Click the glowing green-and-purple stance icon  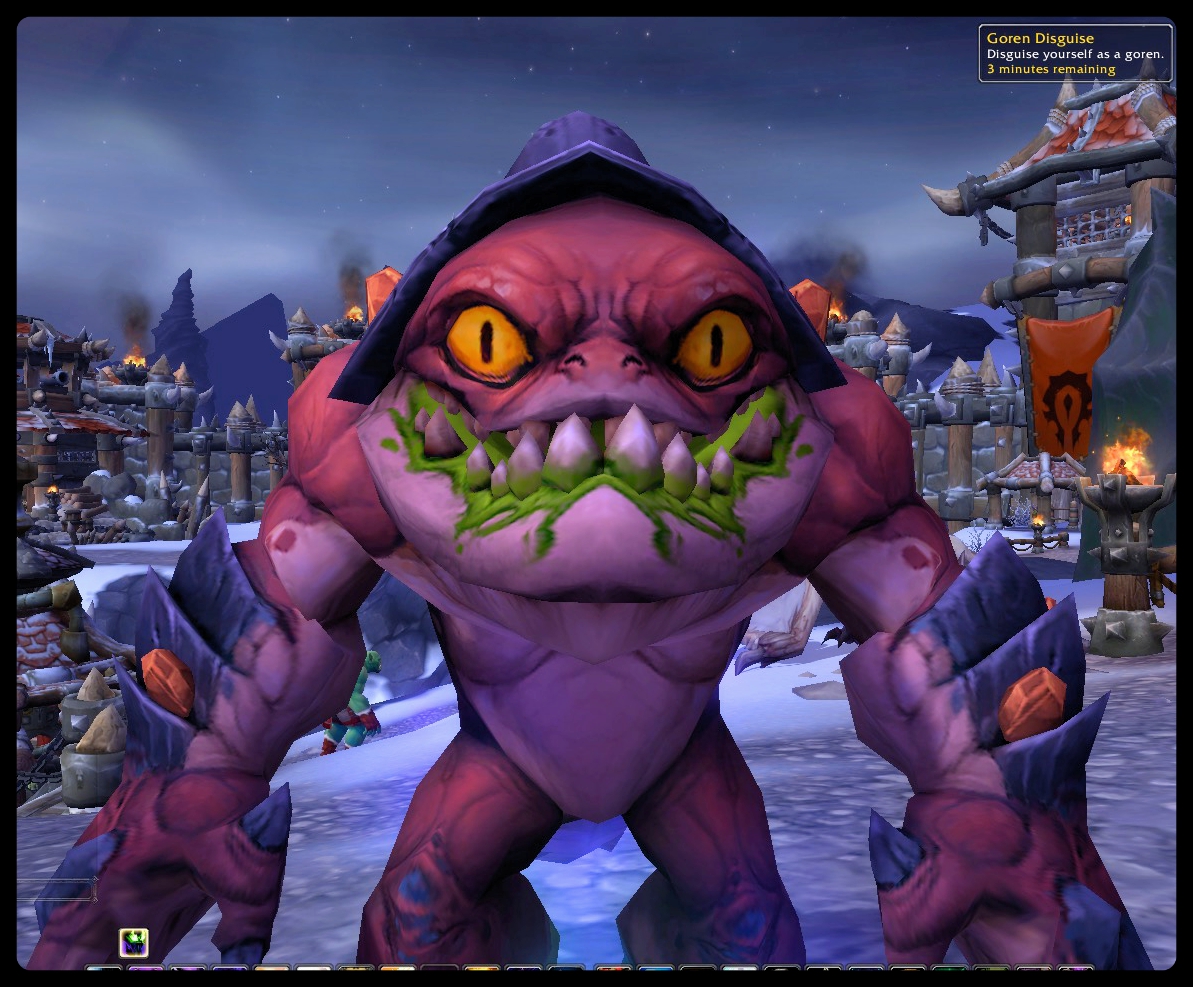(x=134, y=942)
